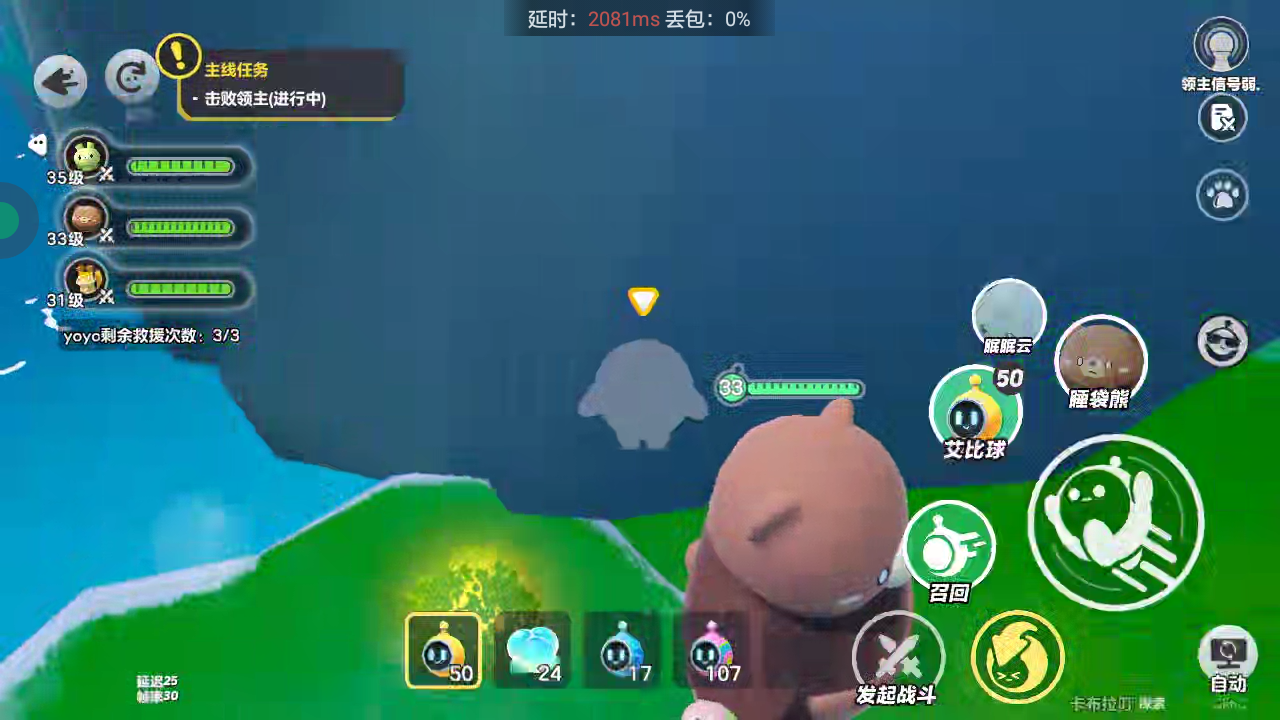The image size is (1280, 720).
Task: Tap the yellow swirling face skill button
Action: click(1018, 657)
